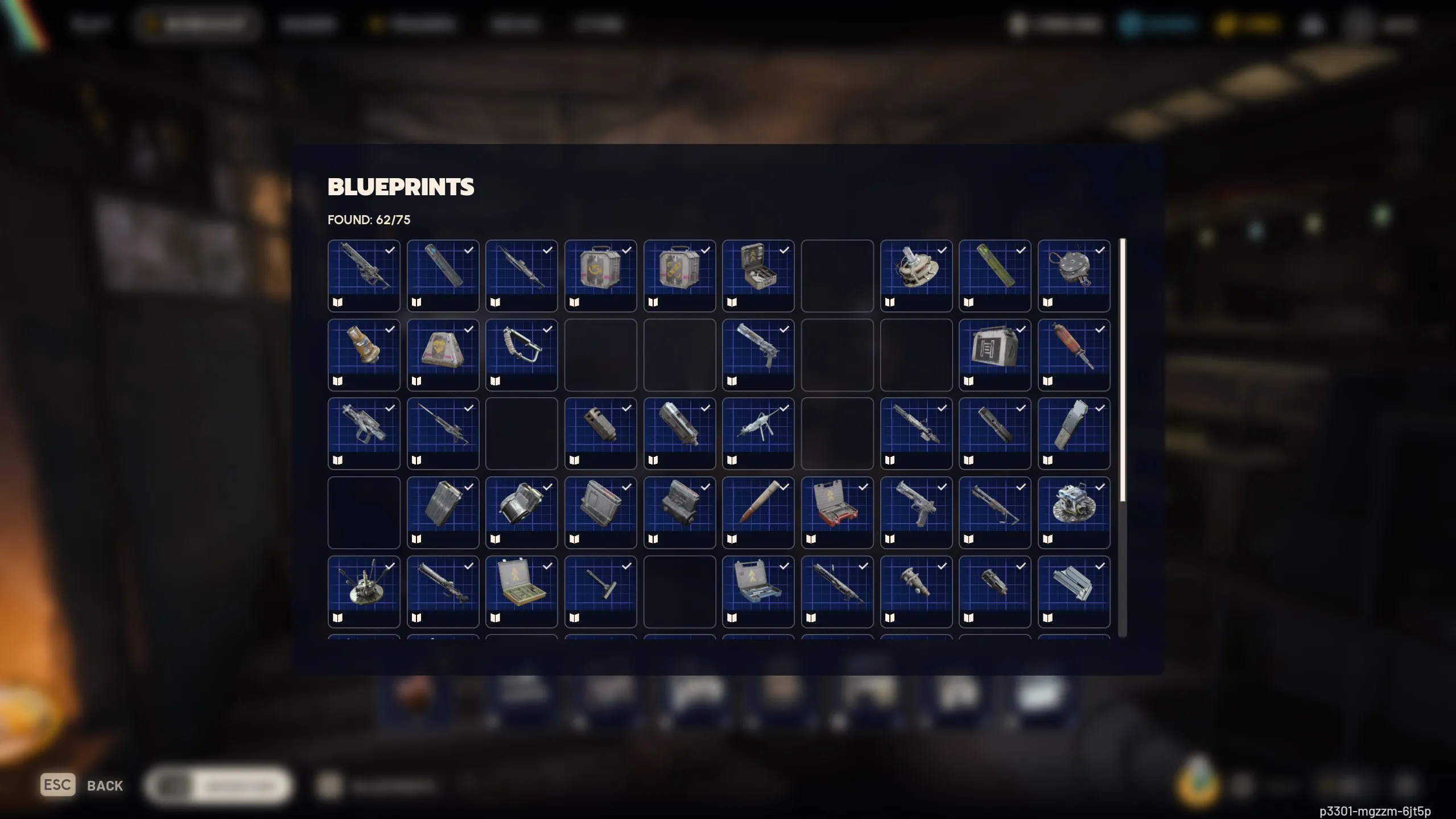
Task: Select the orange jar blueprint
Action: pyautogui.click(x=364, y=353)
